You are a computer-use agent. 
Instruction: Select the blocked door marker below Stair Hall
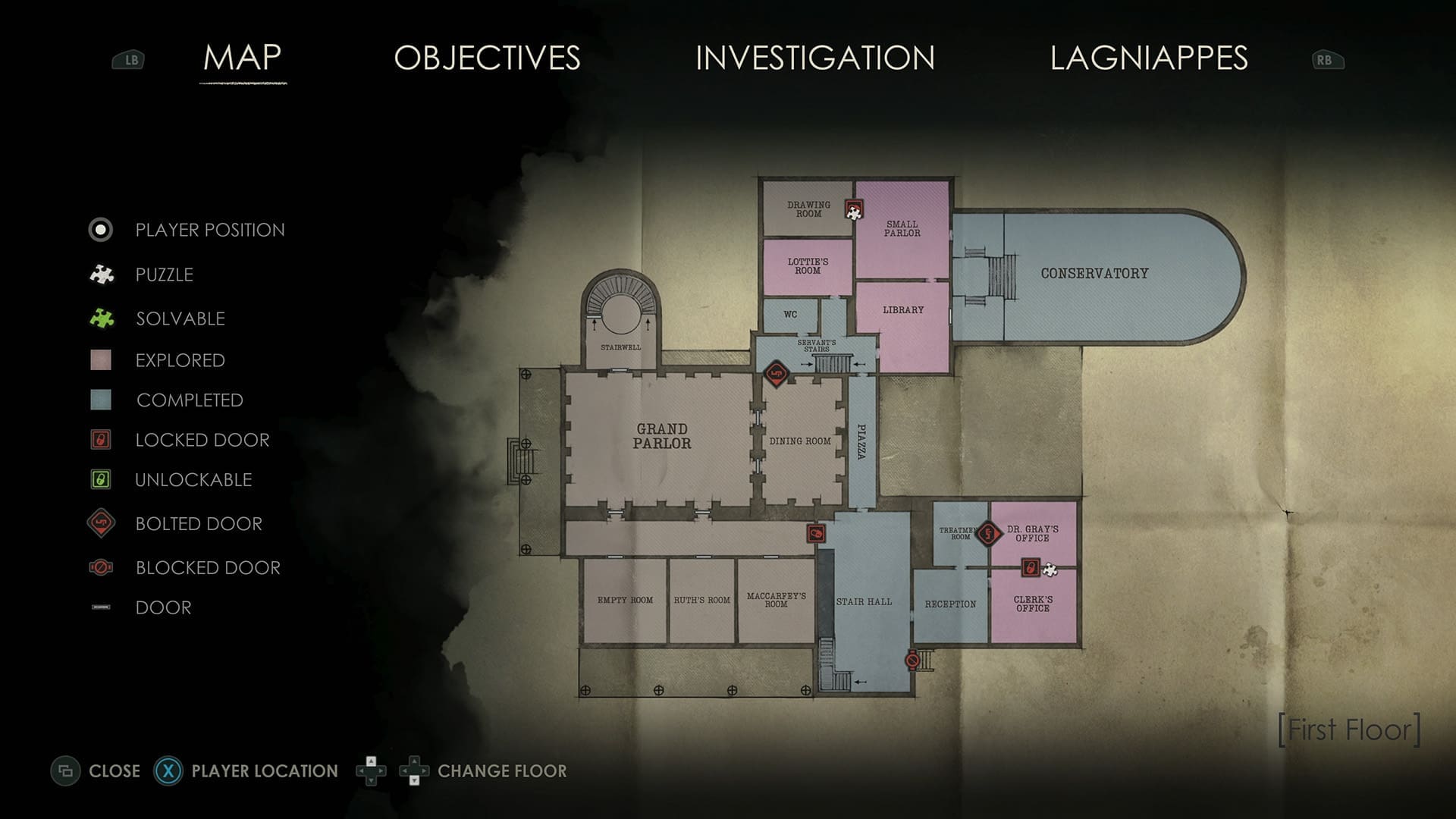[x=913, y=660]
